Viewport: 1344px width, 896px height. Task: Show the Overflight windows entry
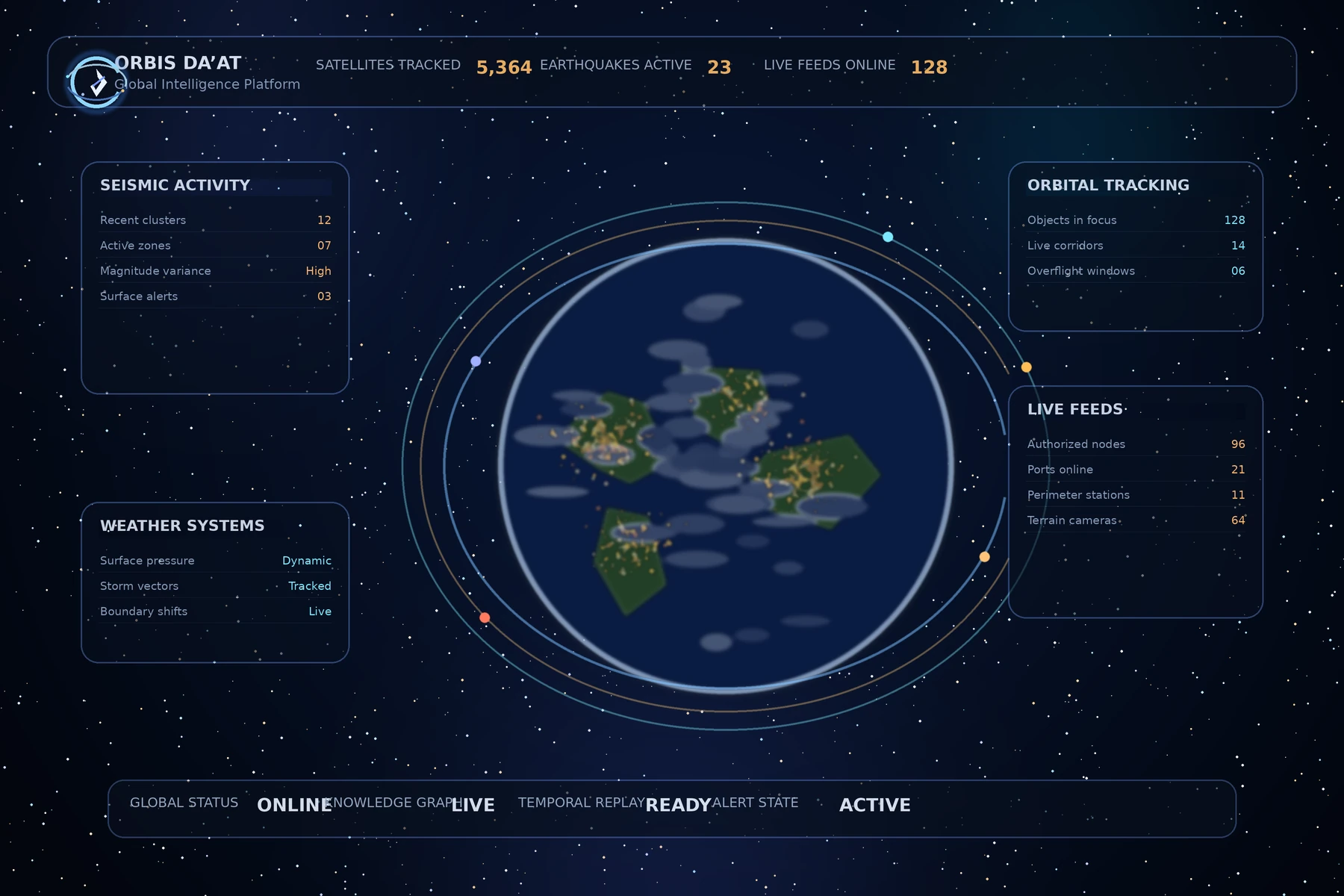point(1135,271)
